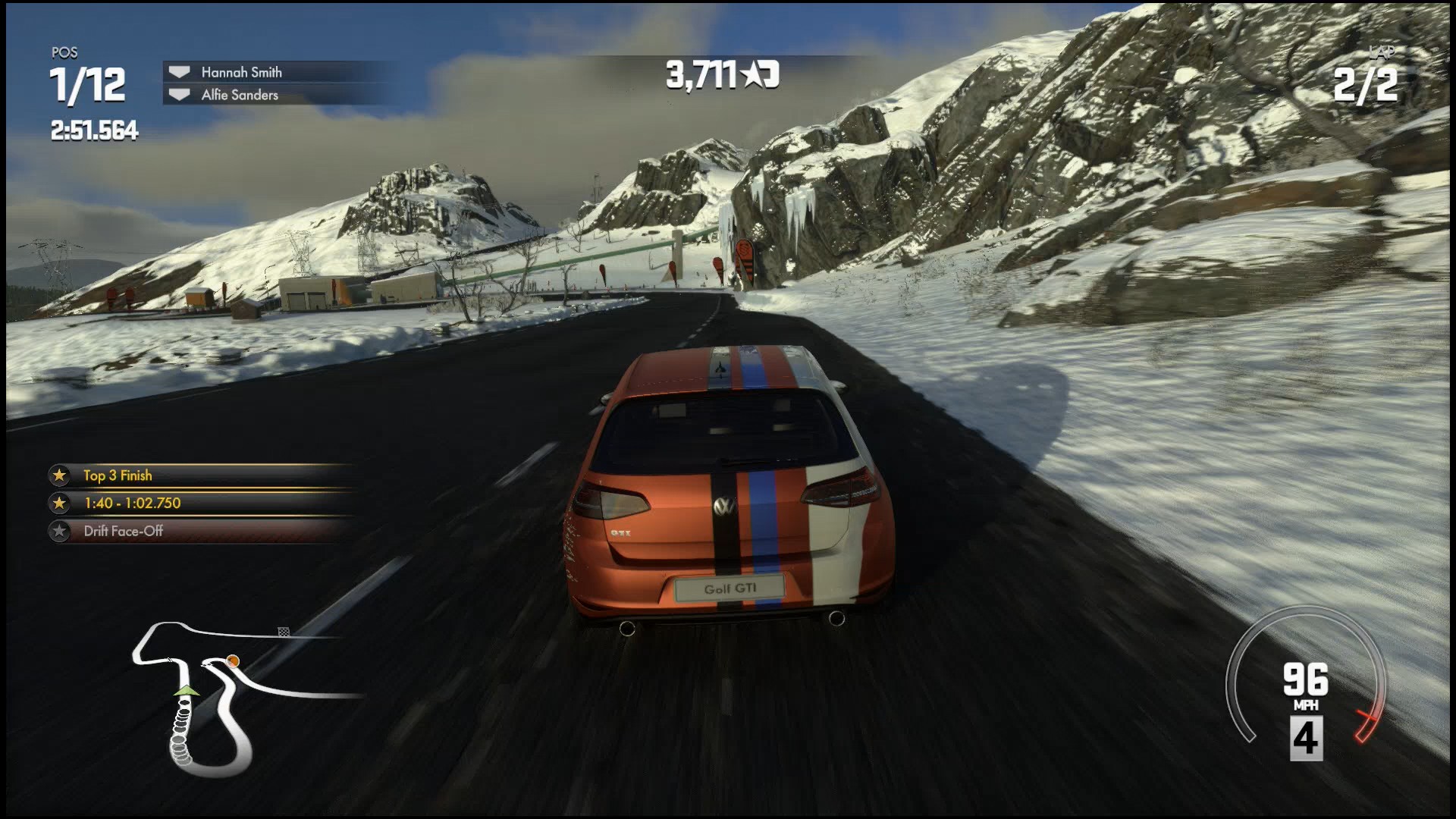This screenshot has height=819, width=1456.
Task: Select the flag icon beside Hannah Smith
Action: [179, 72]
